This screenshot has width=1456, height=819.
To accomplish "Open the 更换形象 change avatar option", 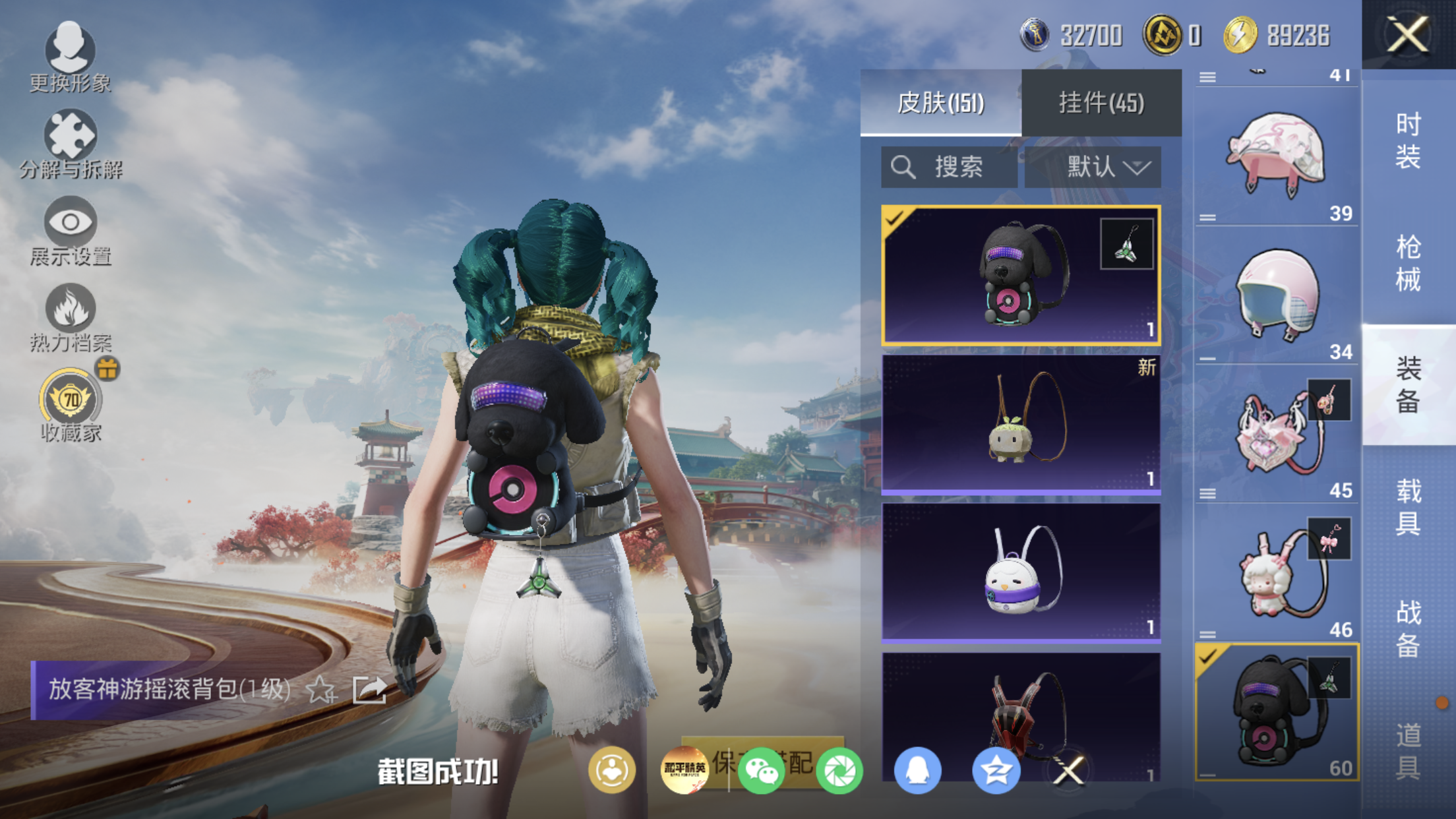I will [x=70, y=56].
